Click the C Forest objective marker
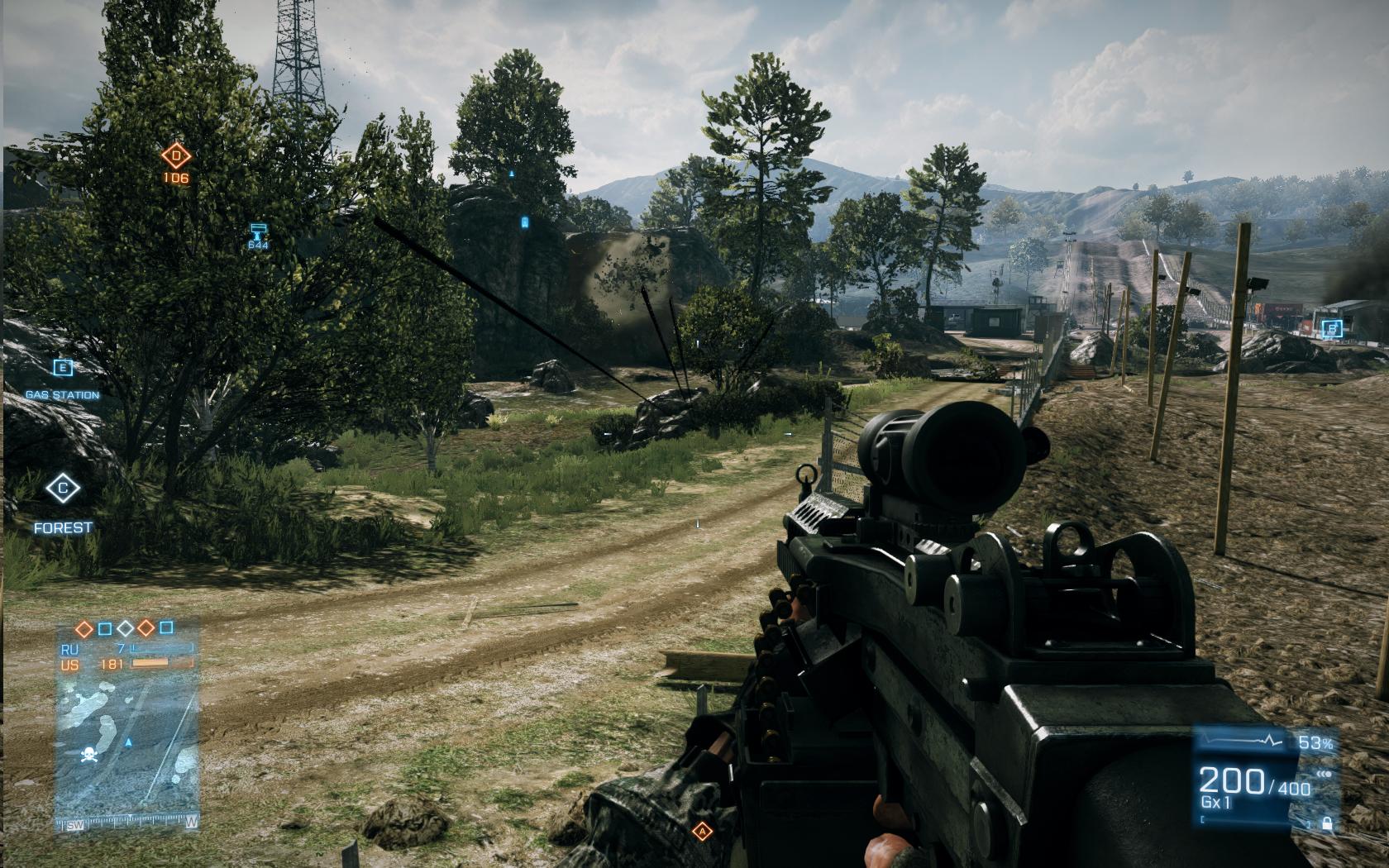The height and width of the screenshot is (868, 1389). [63, 489]
